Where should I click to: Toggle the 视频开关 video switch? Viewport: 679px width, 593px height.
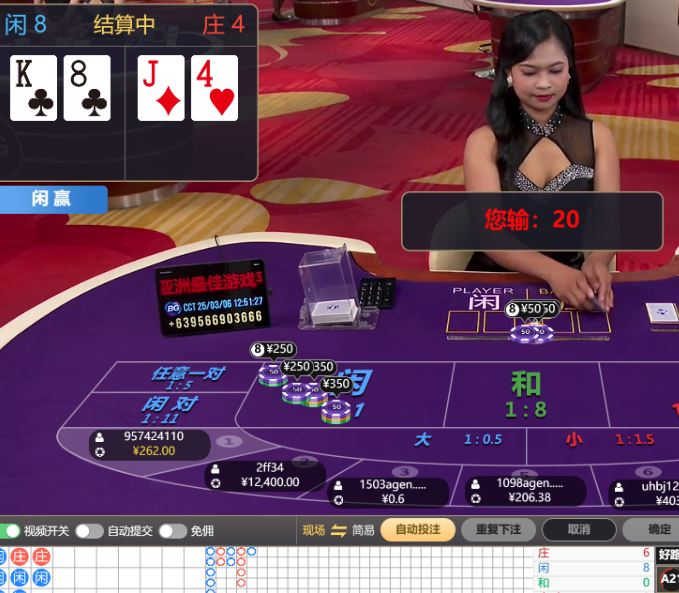(x=10, y=531)
